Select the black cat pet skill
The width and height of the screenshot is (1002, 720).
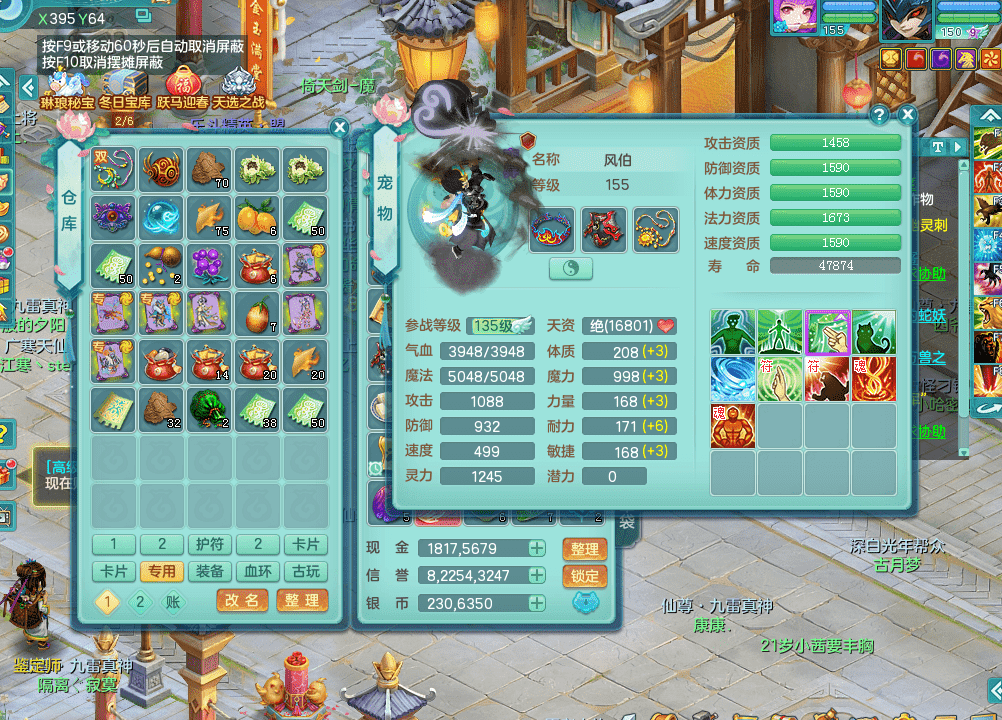click(873, 333)
